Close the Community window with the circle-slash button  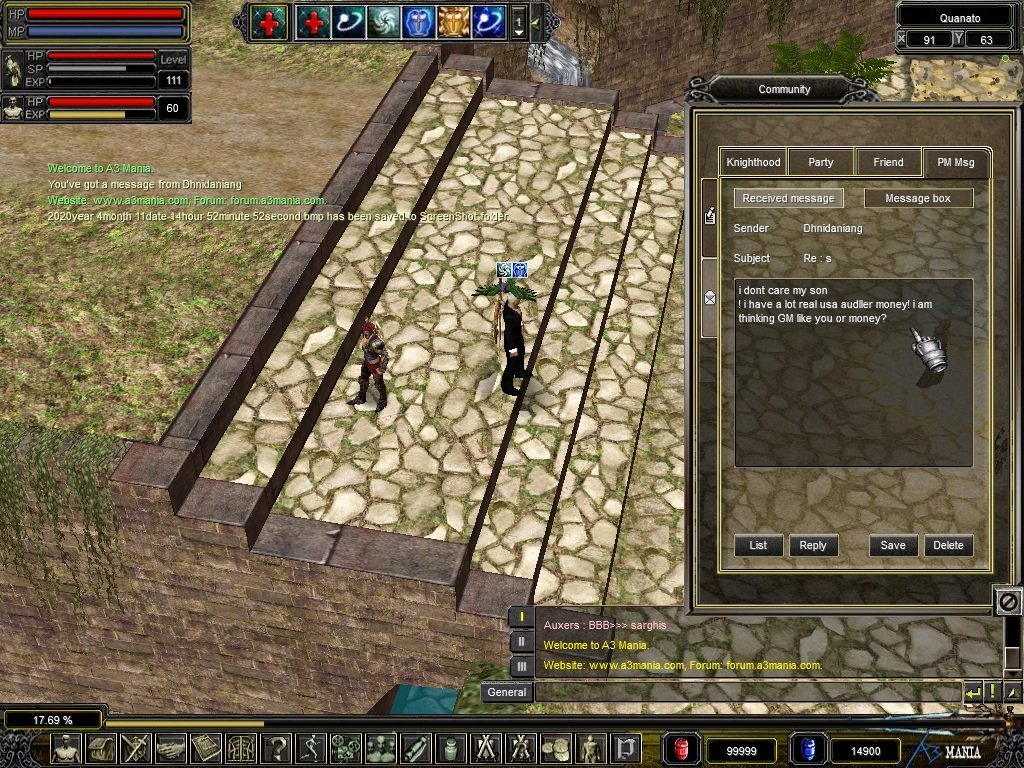tap(1008, 602)
